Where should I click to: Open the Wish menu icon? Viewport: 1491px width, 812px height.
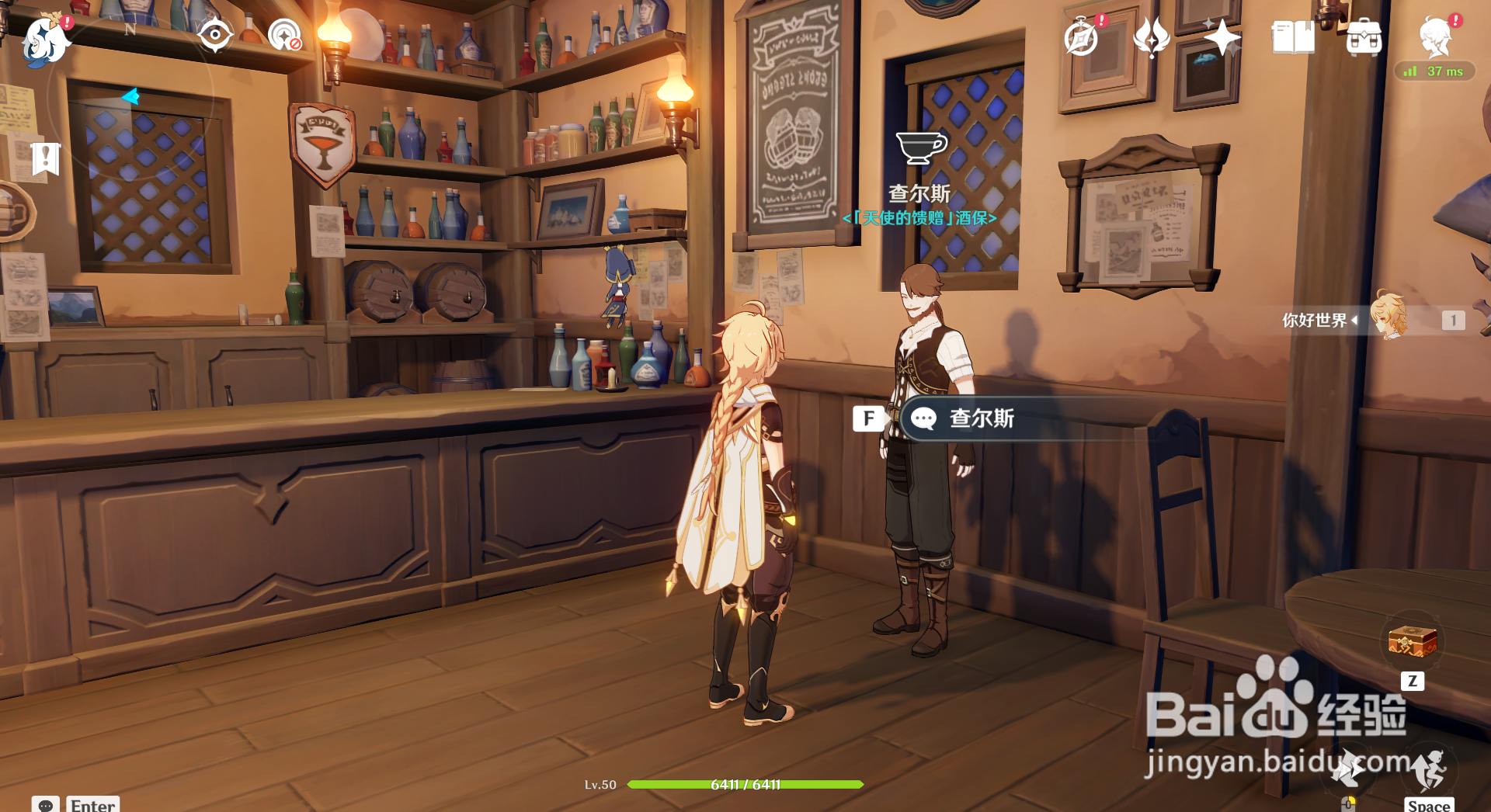click(x=1151, y=37)
